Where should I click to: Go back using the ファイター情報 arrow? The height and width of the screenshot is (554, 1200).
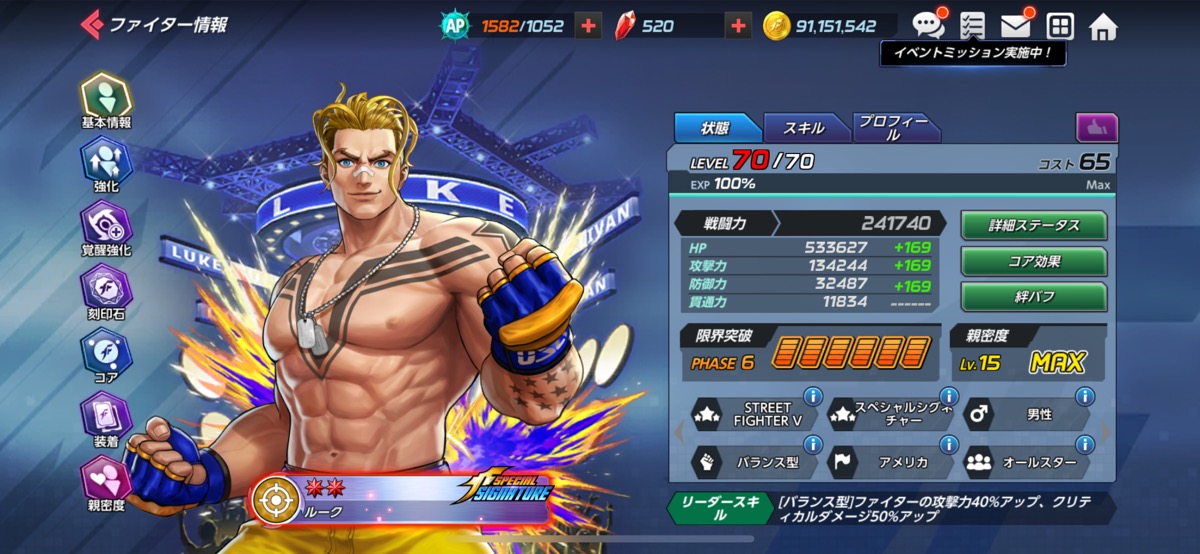point(92,24)
